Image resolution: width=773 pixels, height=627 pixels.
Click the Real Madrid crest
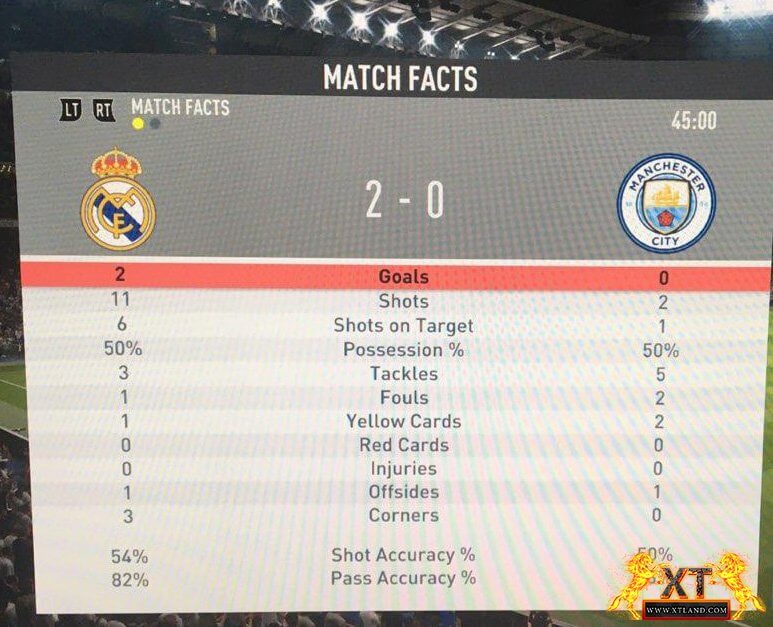tap(118, 199)
